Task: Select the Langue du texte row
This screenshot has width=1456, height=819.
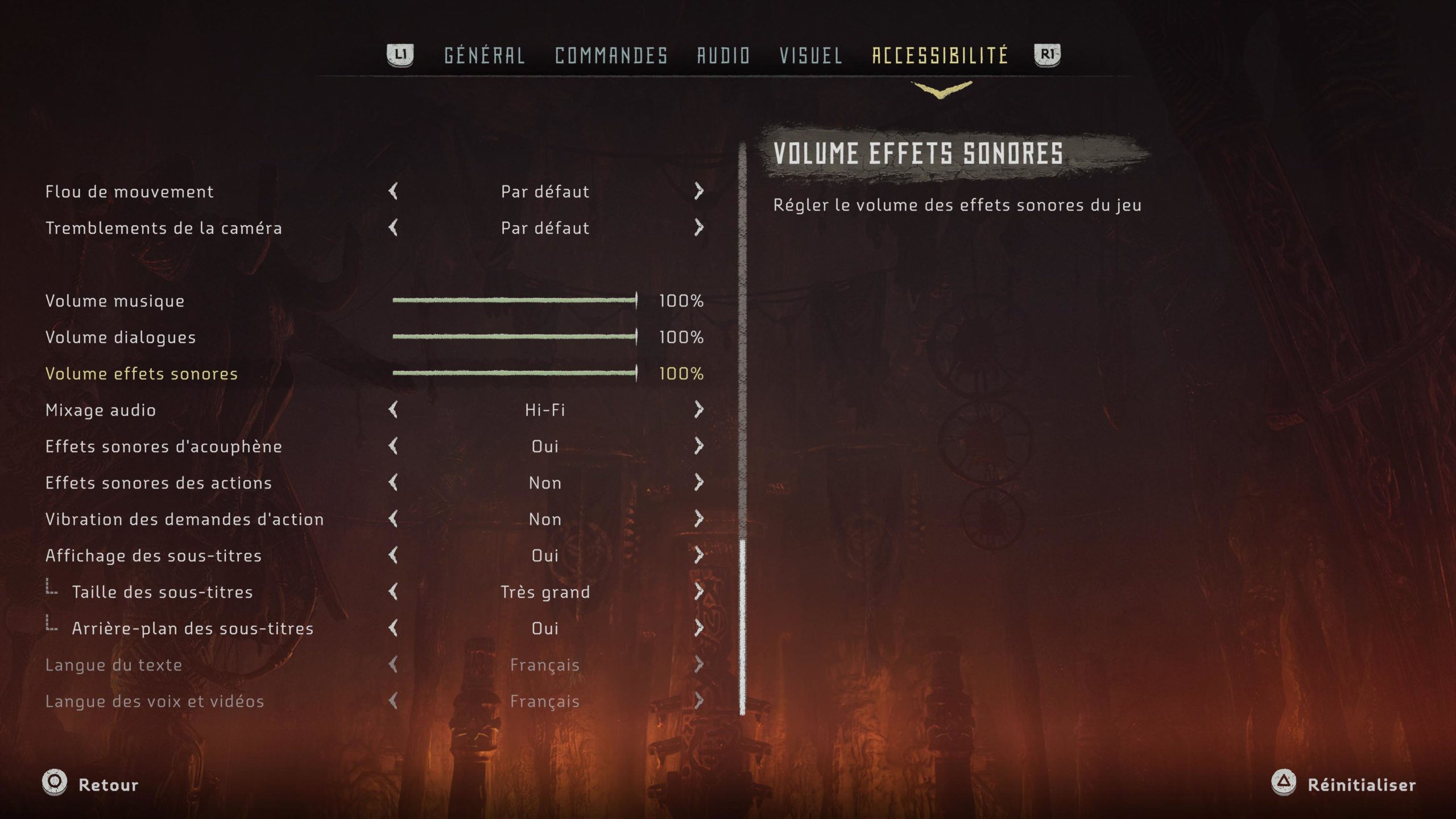Action: (114, 664)
